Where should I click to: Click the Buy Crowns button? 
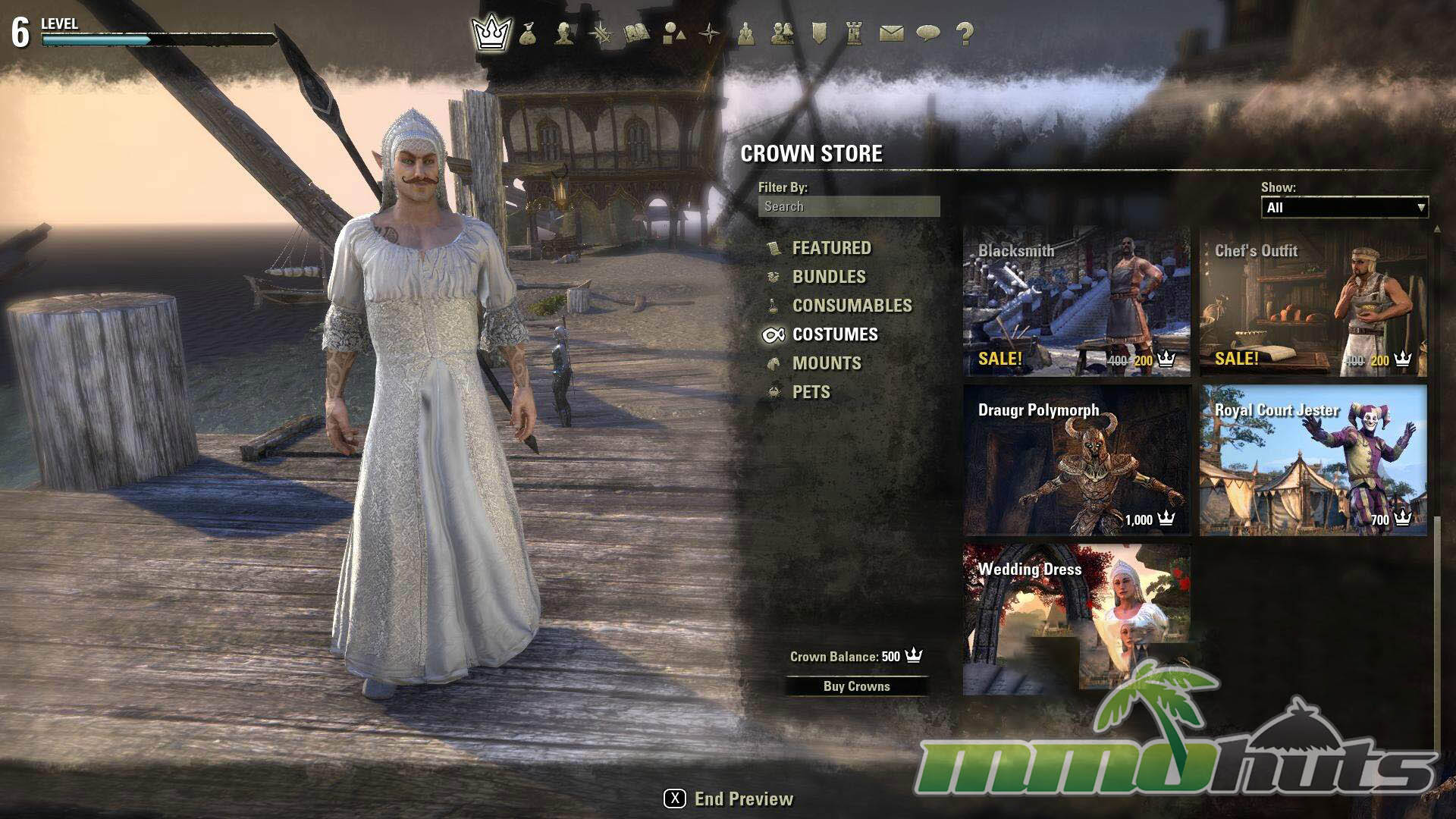pos(856,686)
